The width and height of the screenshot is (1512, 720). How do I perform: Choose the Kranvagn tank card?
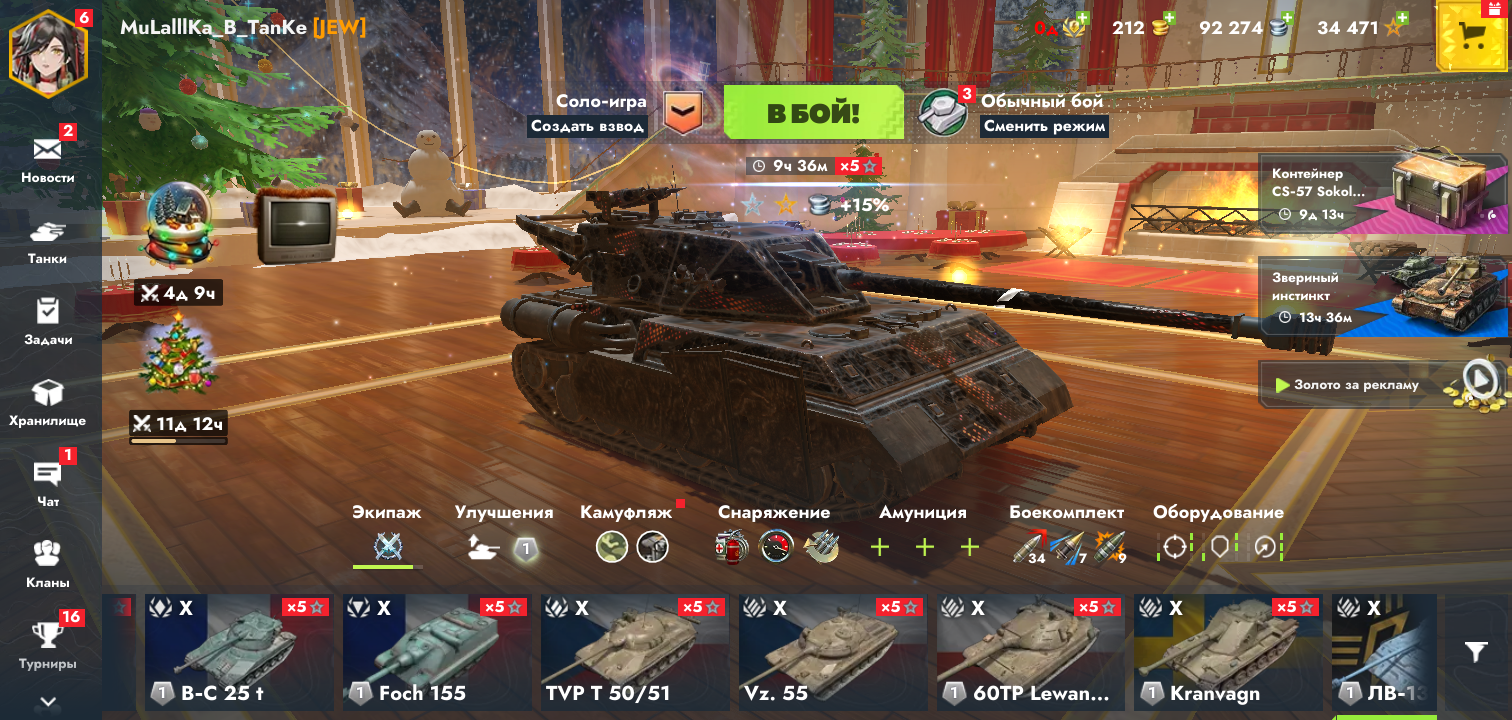coord(1228,652)
